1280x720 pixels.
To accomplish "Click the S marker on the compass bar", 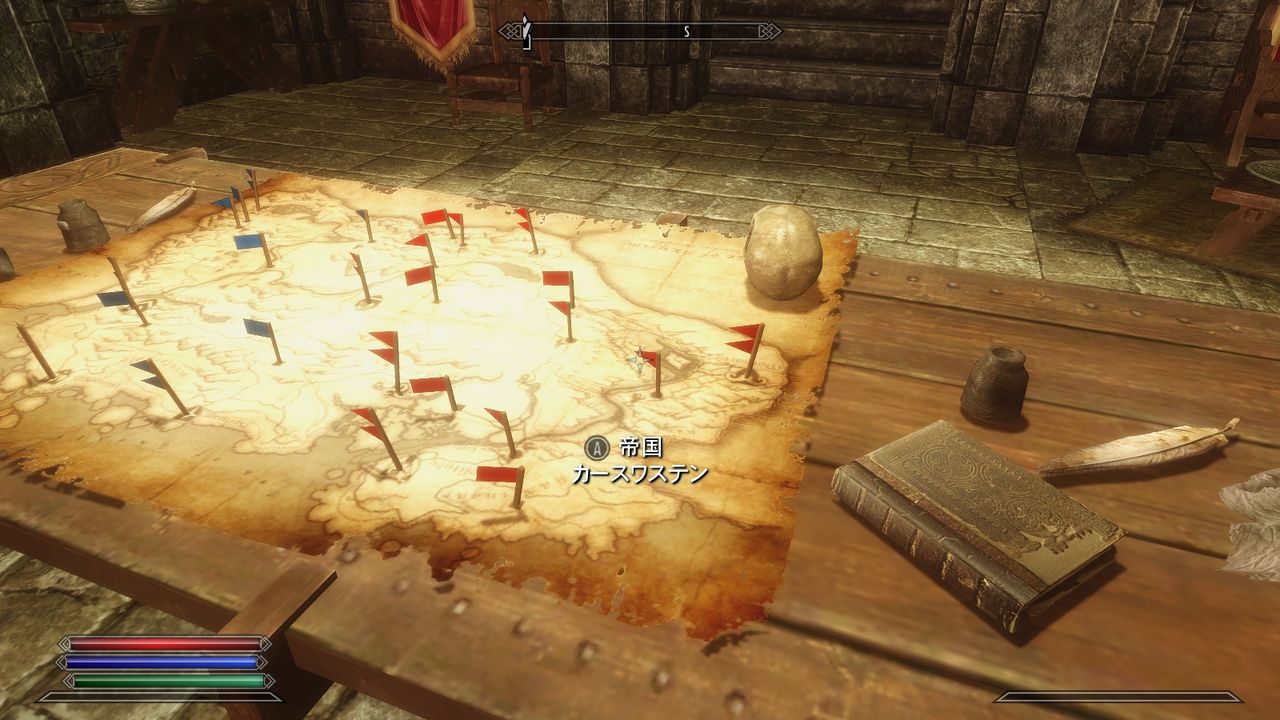I will [x=685, y=31].
